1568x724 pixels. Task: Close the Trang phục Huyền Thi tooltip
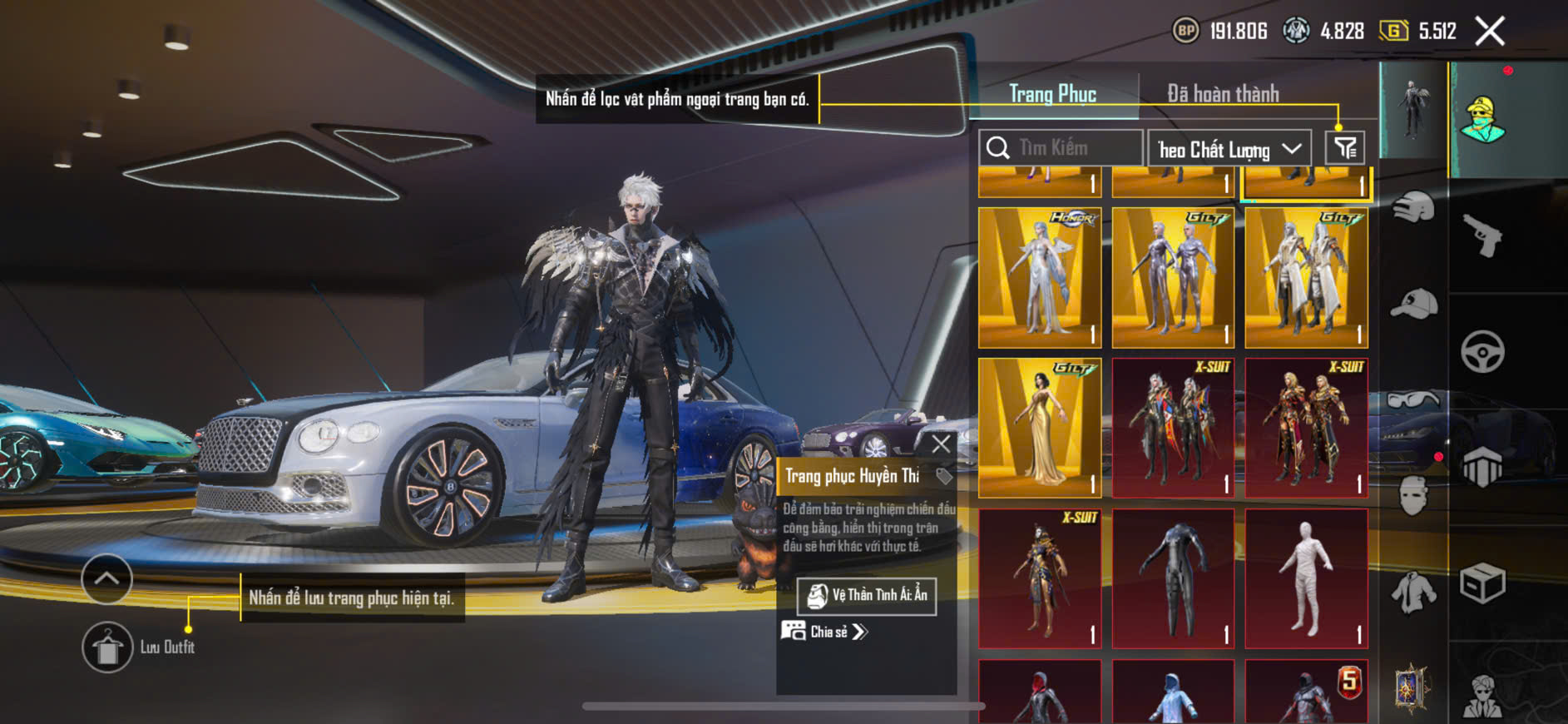point(941,444)
